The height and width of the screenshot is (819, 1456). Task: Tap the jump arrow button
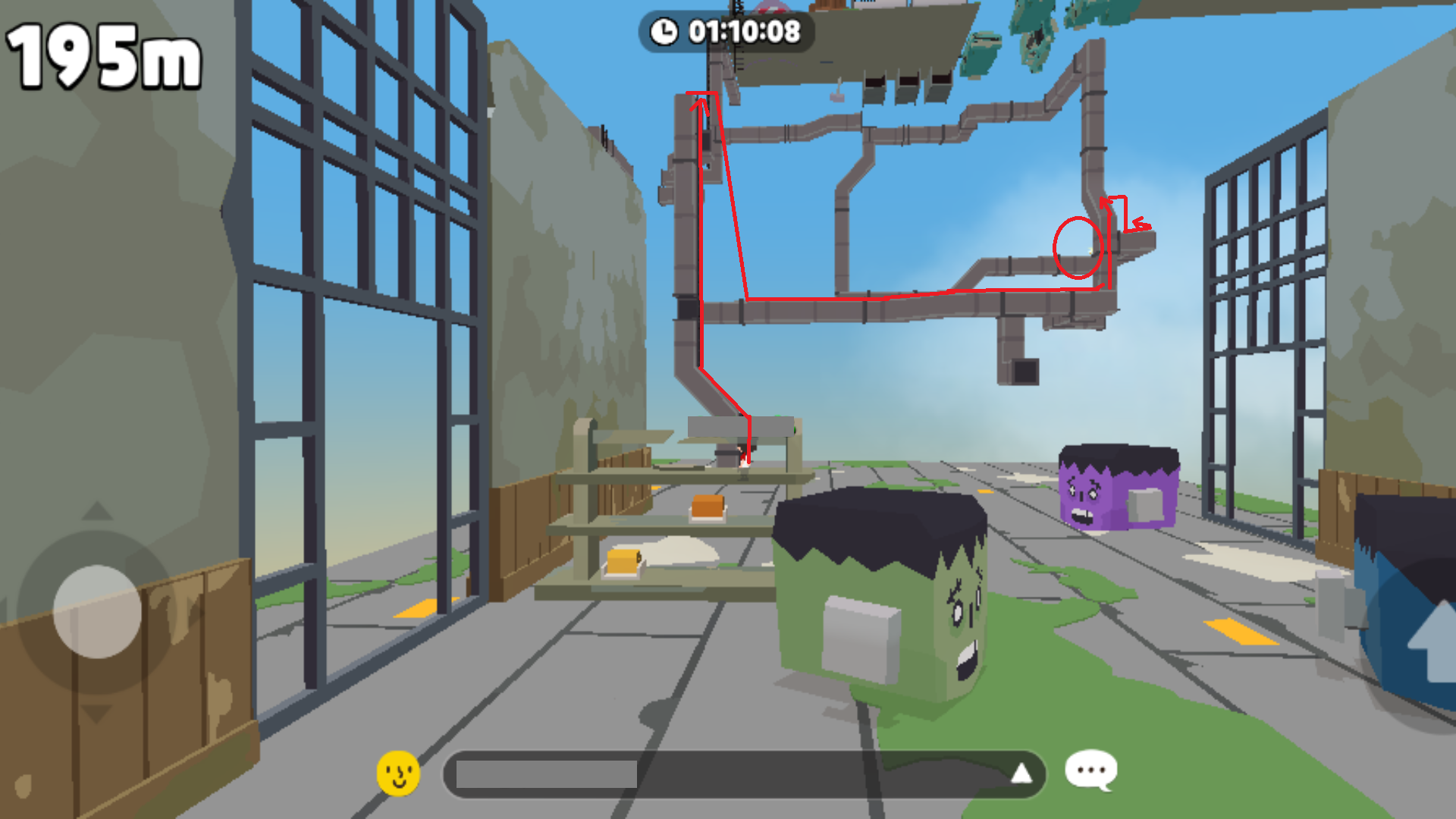(x=1432, y=642)
